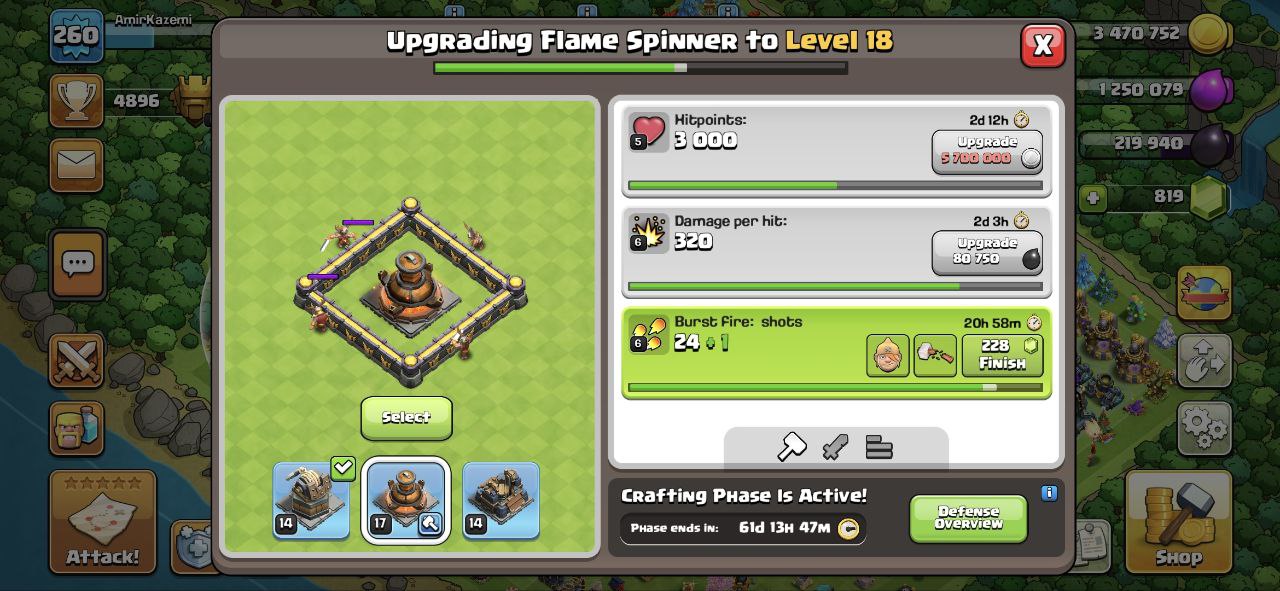Viewport: 1280px width, 591px height.
Task: Switch to the stacked bars tab
Action: pos(879,447)
